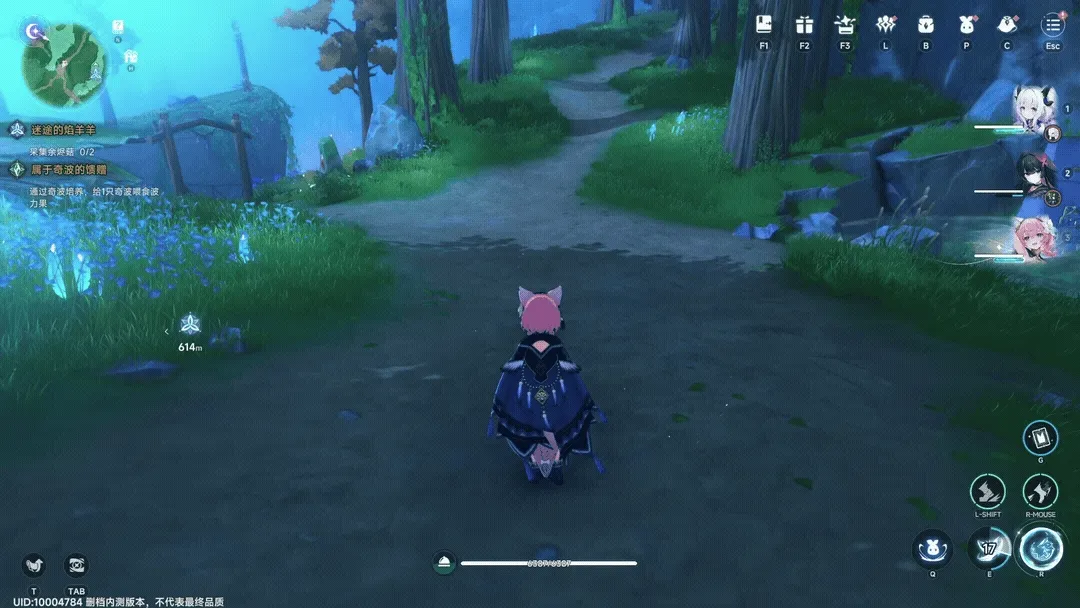
Task: Open the journal book icon labeled F1
Action: 765,25
